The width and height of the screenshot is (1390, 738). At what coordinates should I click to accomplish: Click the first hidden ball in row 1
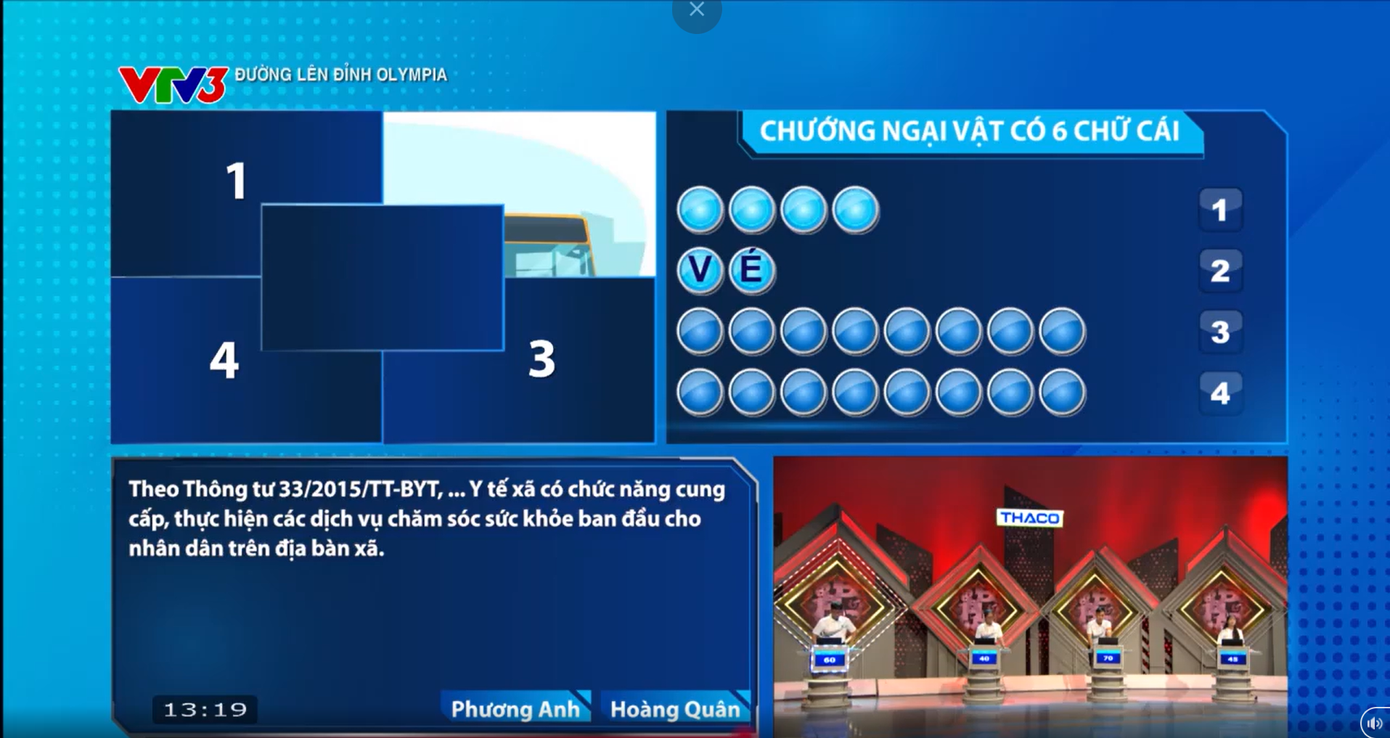[699, 209]
